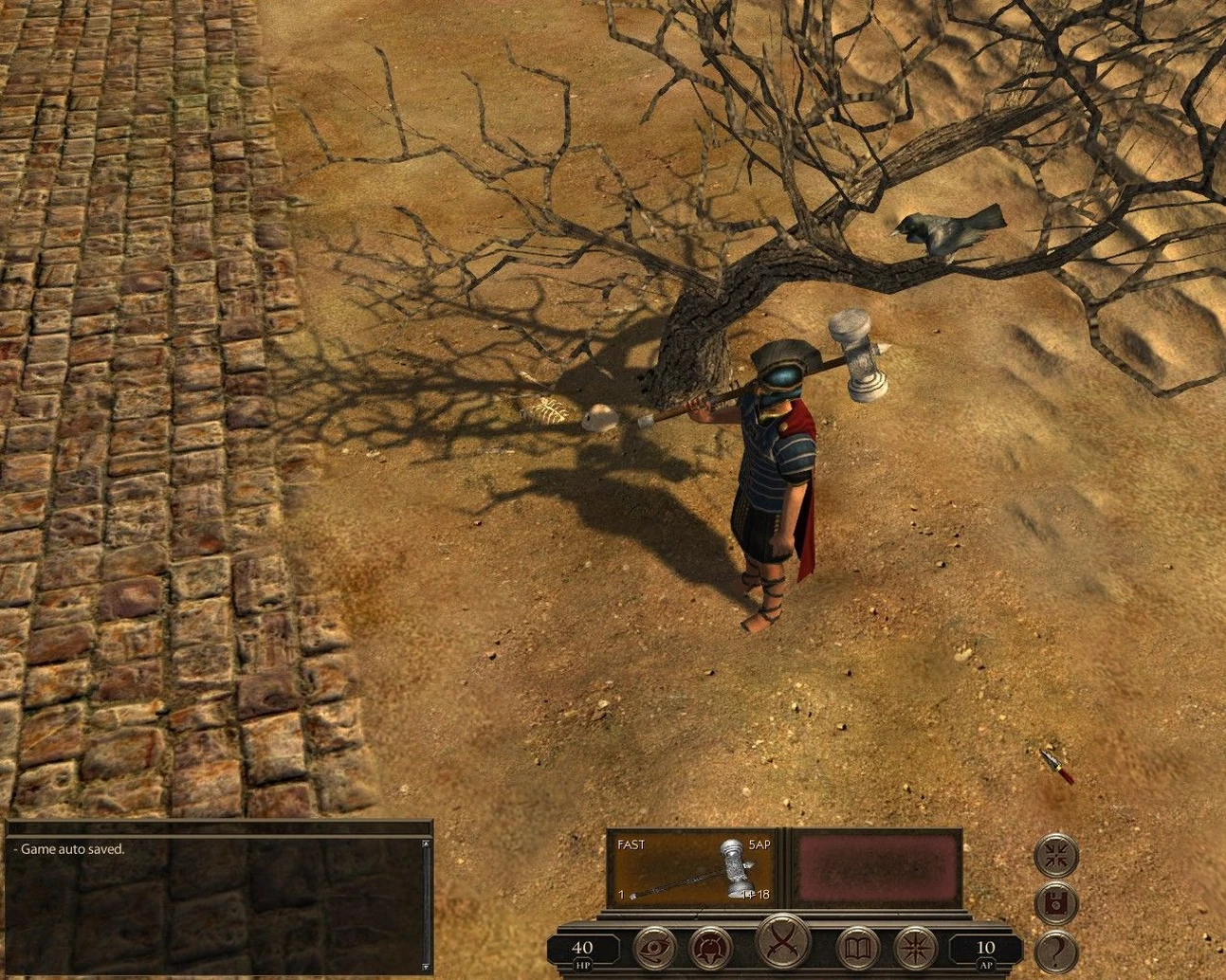Open help with the question mark button
Image resolution: width=1226 pixels, height=980 pixels.
pos(1055,950)
